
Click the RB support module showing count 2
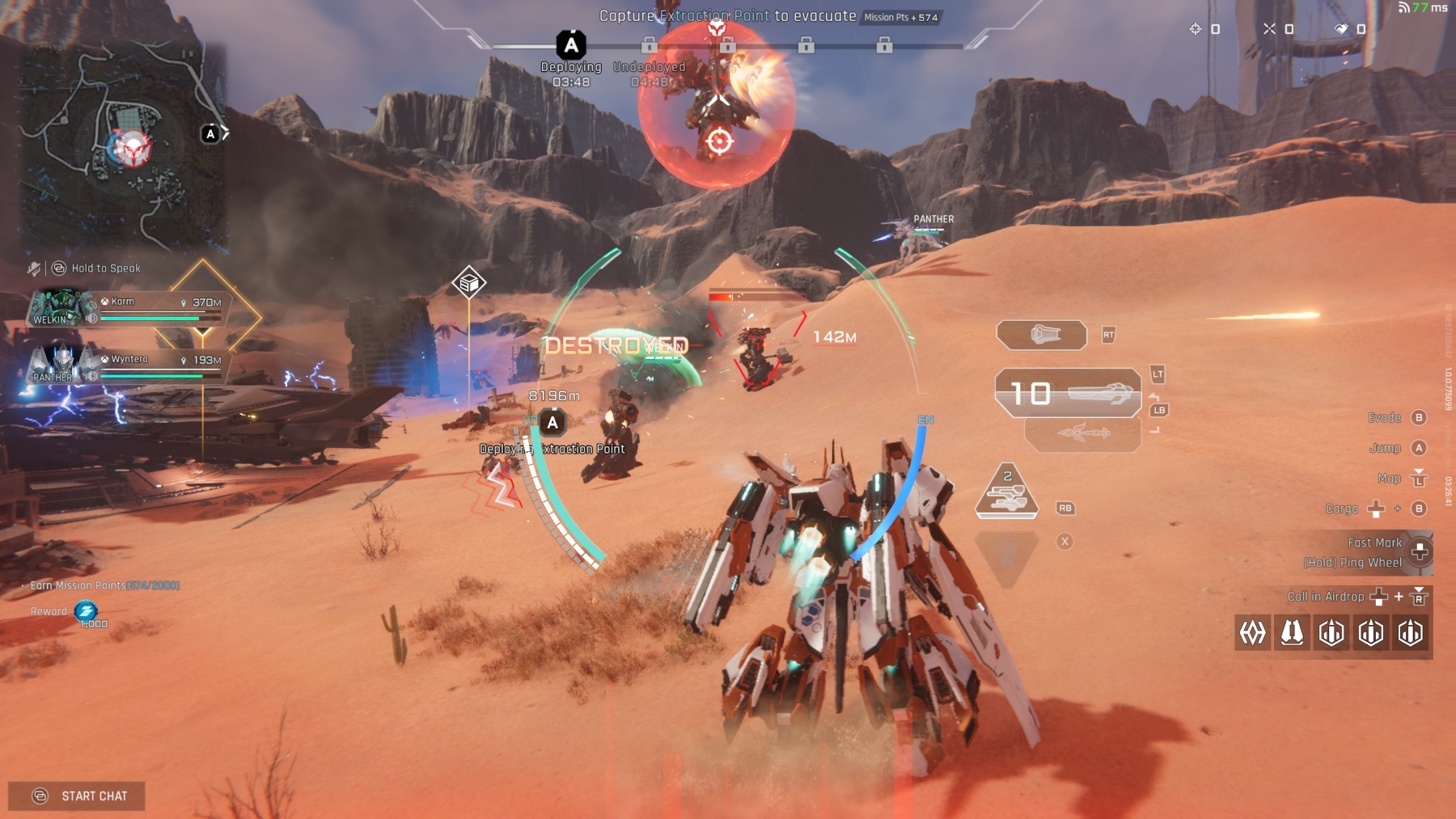(x=1006, y=493)
